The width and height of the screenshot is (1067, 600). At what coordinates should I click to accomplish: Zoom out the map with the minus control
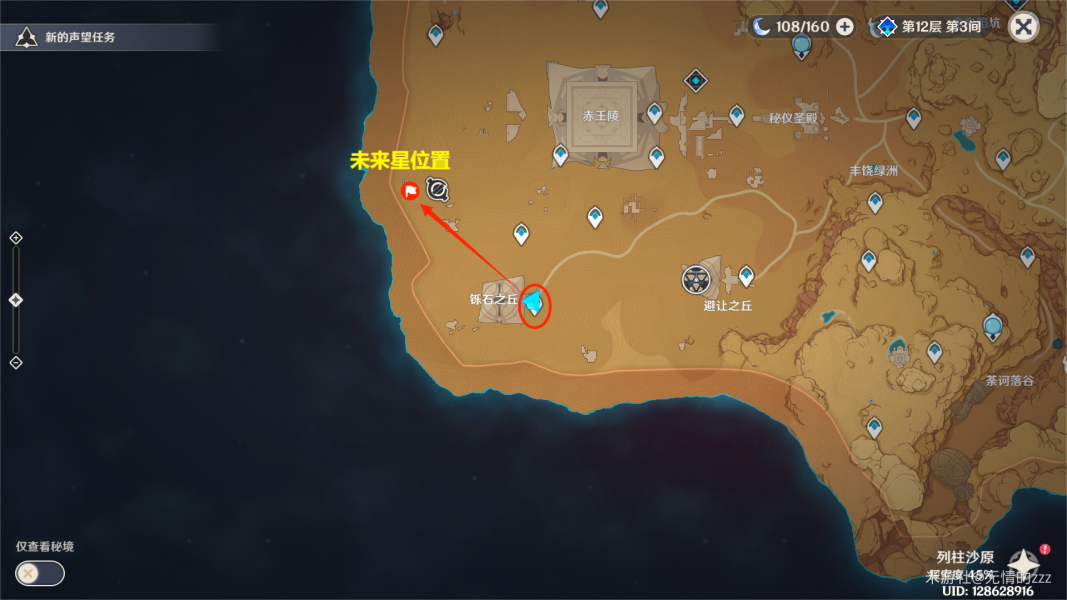click(15, 362)
